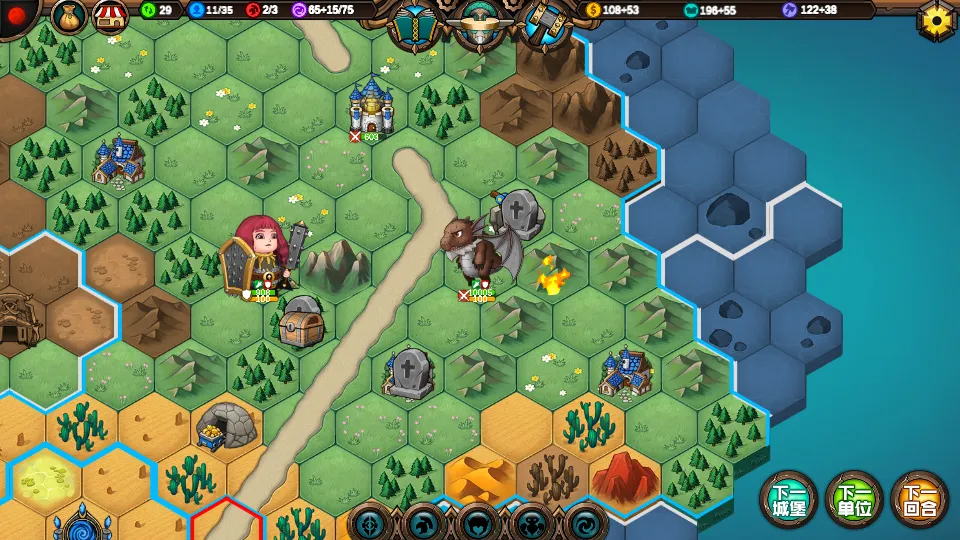
Task: Go to next castle (下一城堡)
Action: click(789, 499)
